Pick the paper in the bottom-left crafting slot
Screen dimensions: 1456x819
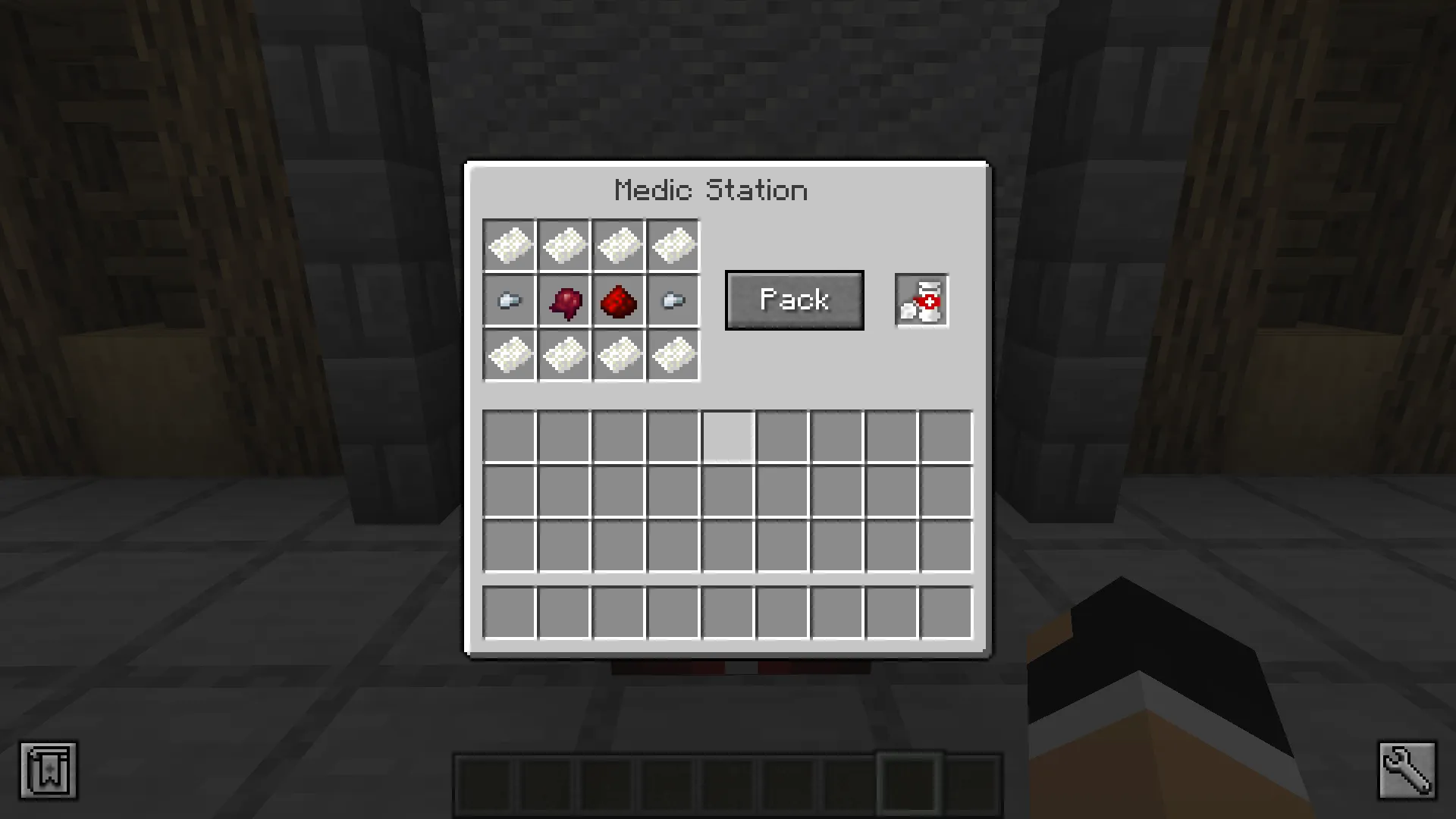(509, 355)
